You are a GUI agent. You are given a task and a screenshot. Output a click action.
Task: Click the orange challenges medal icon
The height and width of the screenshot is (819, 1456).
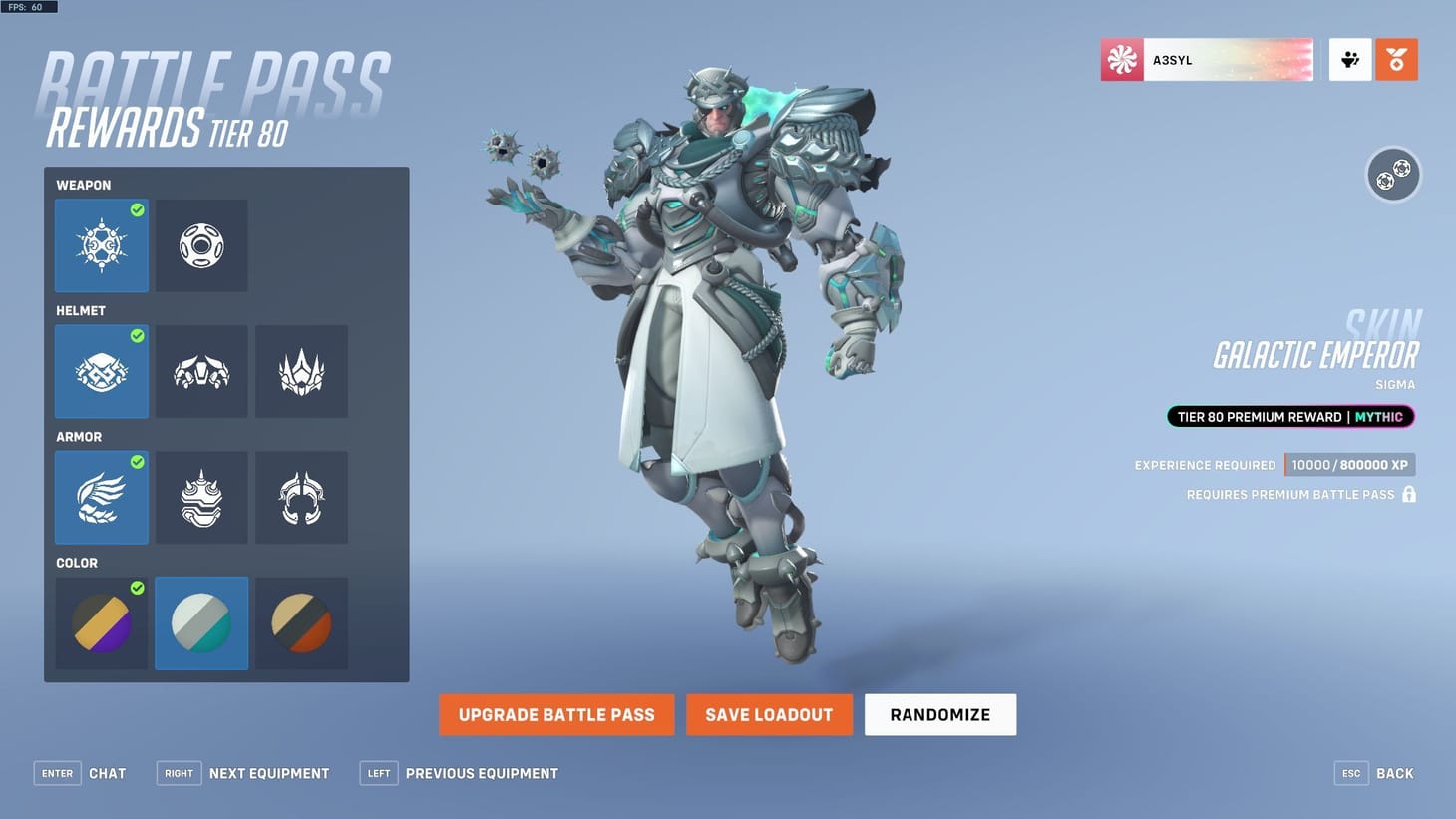[1396, 59]
